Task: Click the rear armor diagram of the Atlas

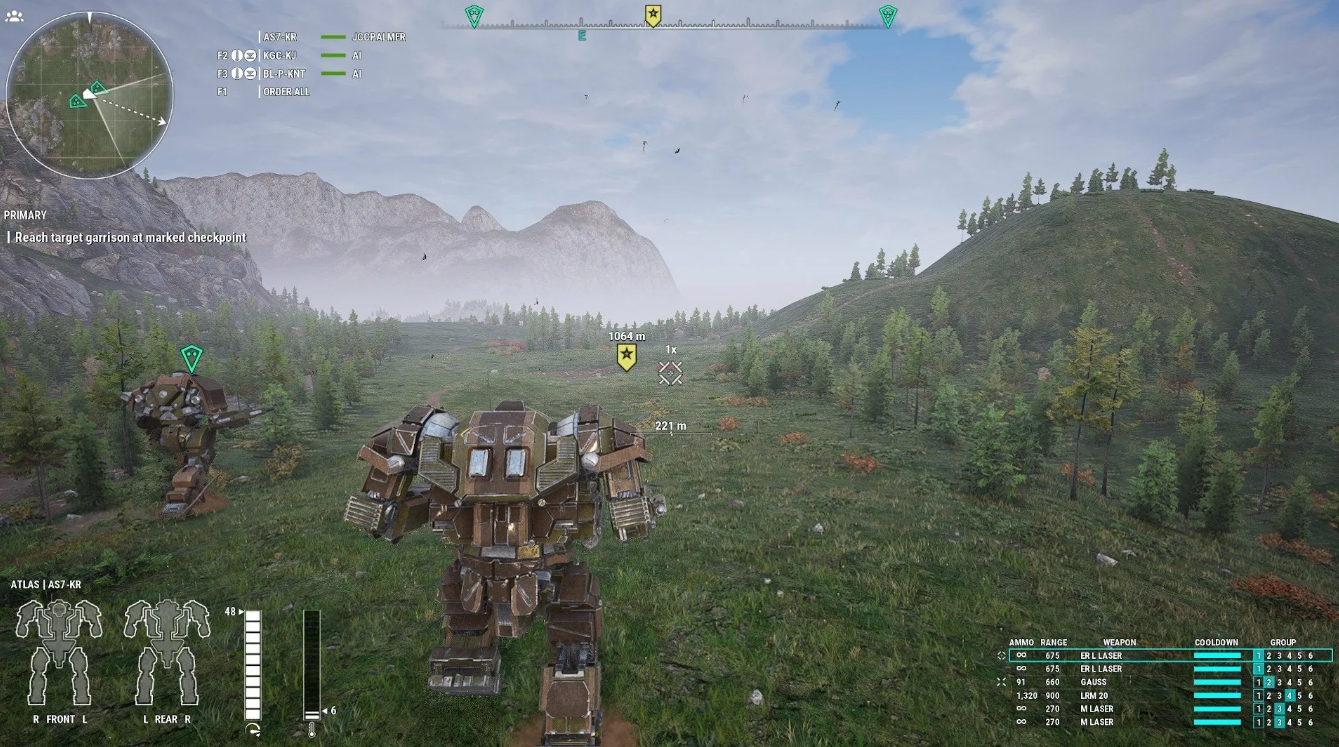Action: tap(165, 645)
